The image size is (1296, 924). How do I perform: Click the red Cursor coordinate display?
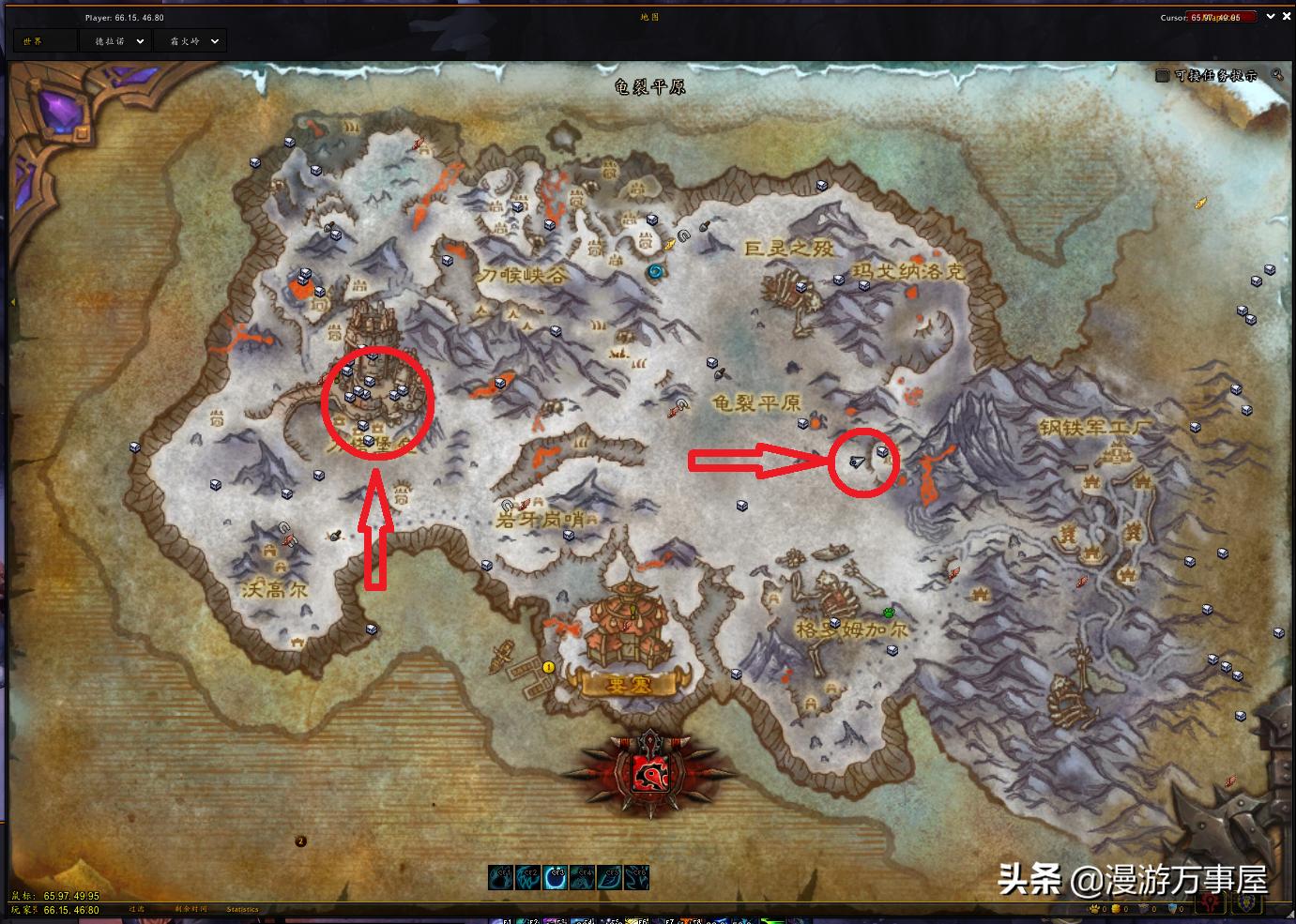1220,16
